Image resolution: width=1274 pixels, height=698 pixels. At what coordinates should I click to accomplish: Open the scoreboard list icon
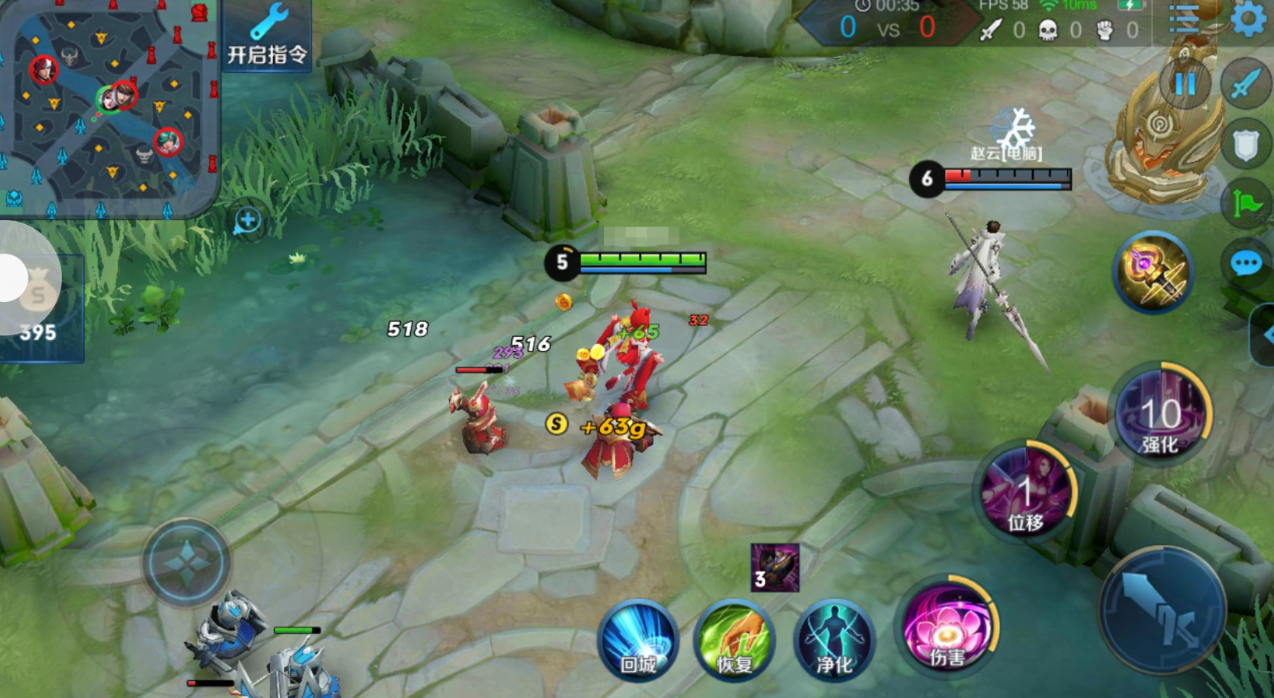coord(1185,20)
